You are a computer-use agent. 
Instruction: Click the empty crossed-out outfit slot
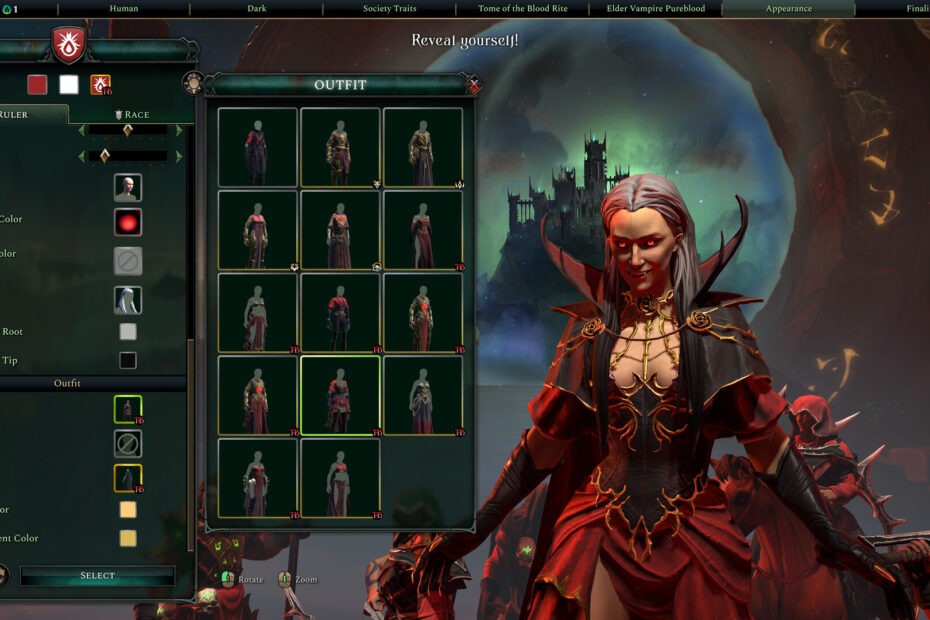[128, 444]
